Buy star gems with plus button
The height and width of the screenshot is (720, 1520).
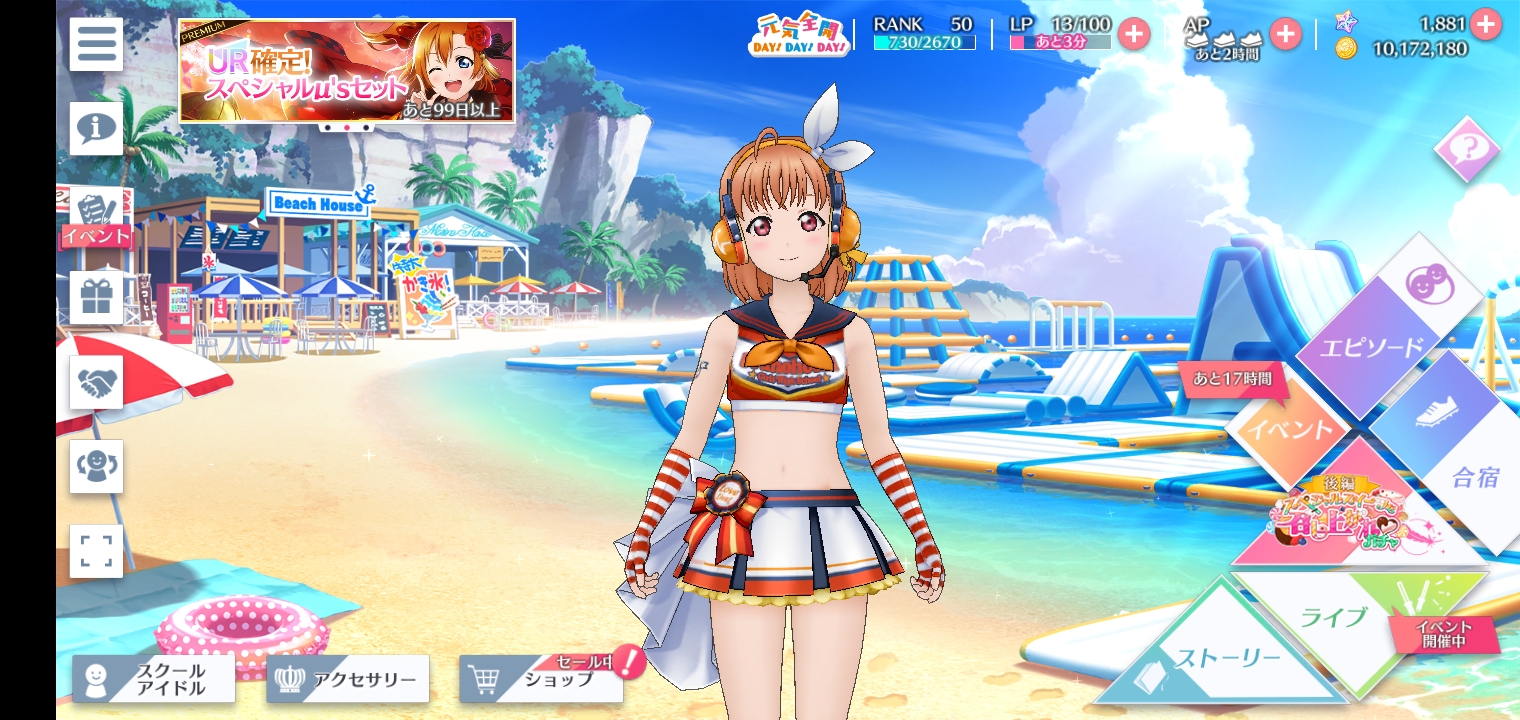pos(1486,23)
